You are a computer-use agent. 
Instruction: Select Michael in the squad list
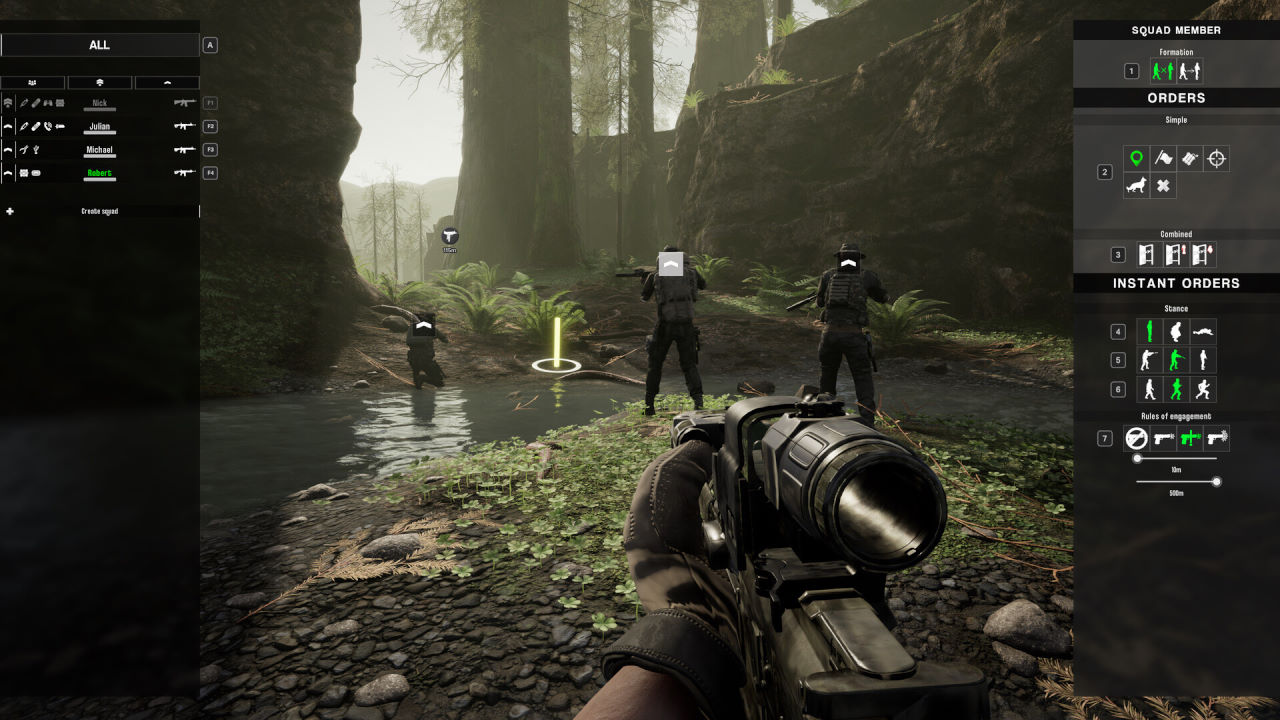(99, 150)
